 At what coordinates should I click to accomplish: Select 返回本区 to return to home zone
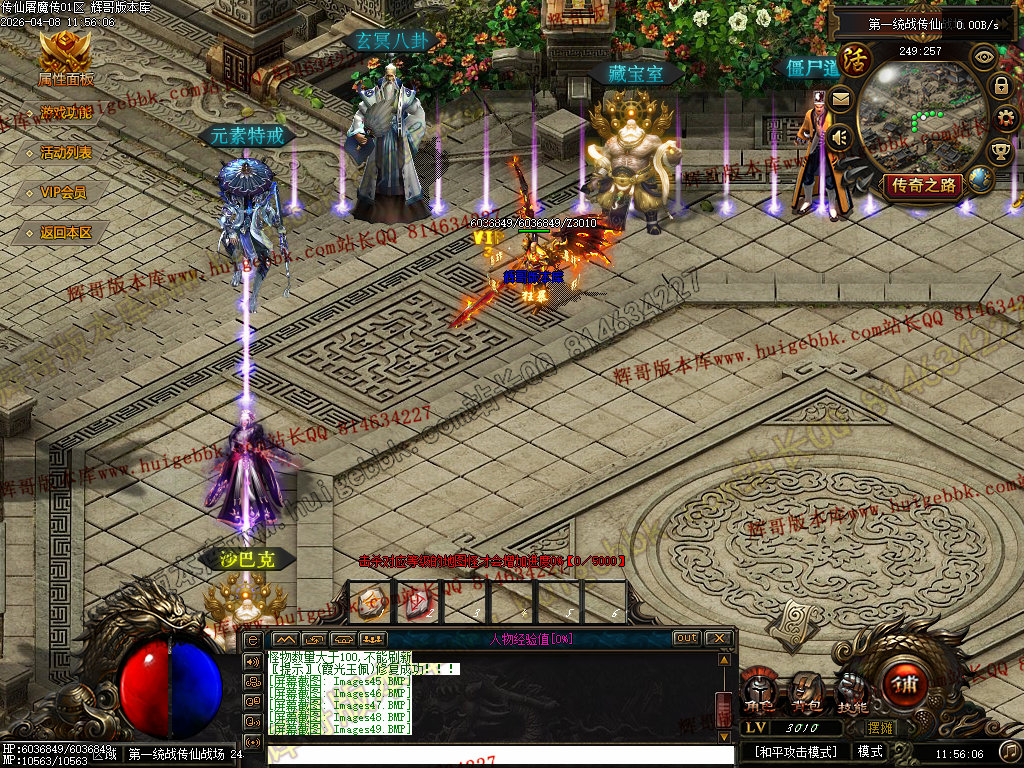[x=65, y=233]
